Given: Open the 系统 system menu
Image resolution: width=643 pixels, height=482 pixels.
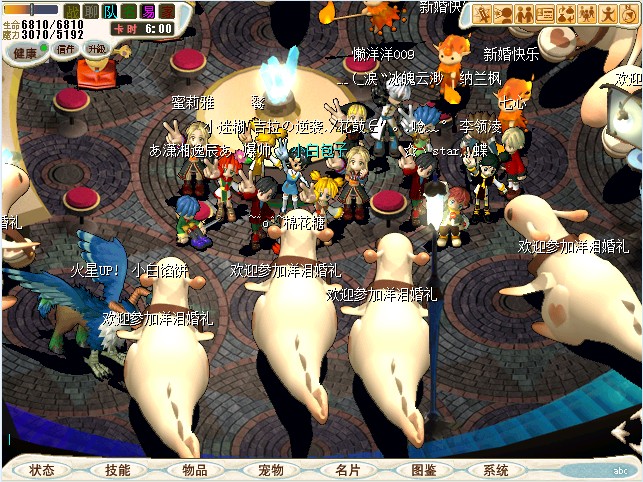Looking at the screenshot, I should pyautogui.click(x=495, y=470).
